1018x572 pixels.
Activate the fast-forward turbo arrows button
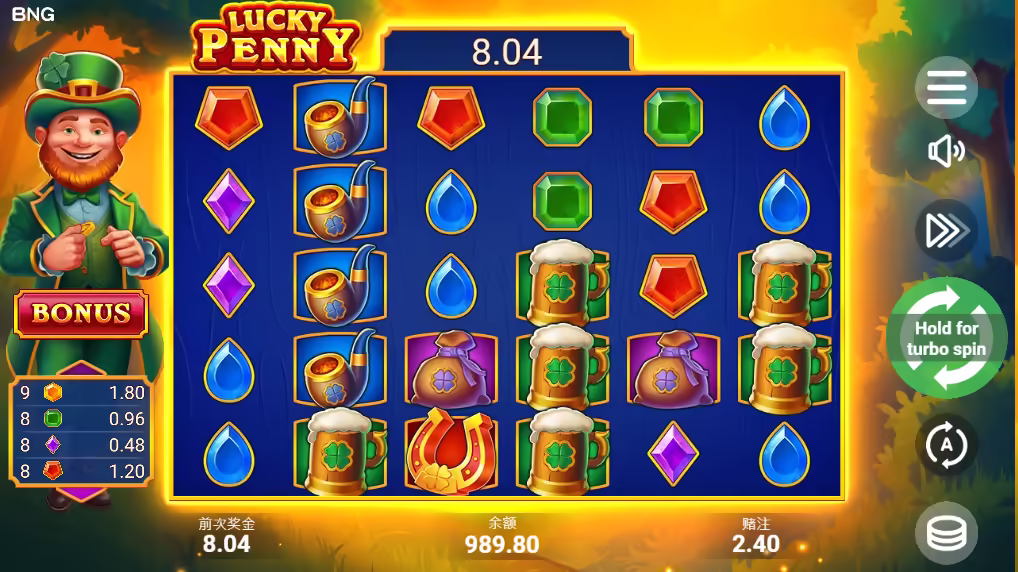[x=946, y=231]
